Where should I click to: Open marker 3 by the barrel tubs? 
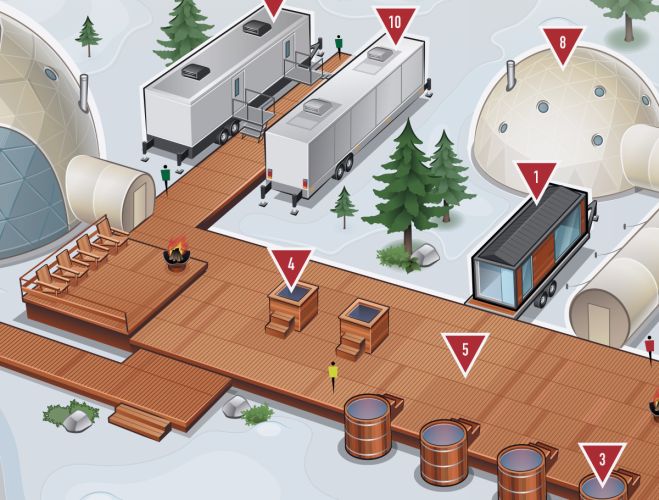(x=602, y=462)
